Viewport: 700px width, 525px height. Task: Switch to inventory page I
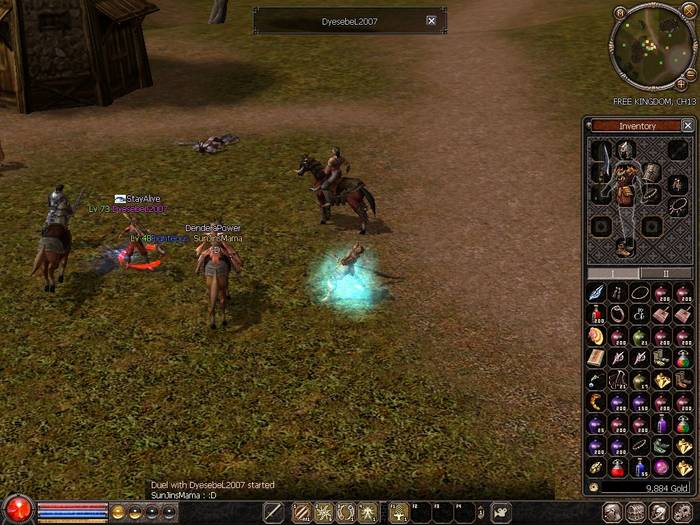[x=613, y=273]
